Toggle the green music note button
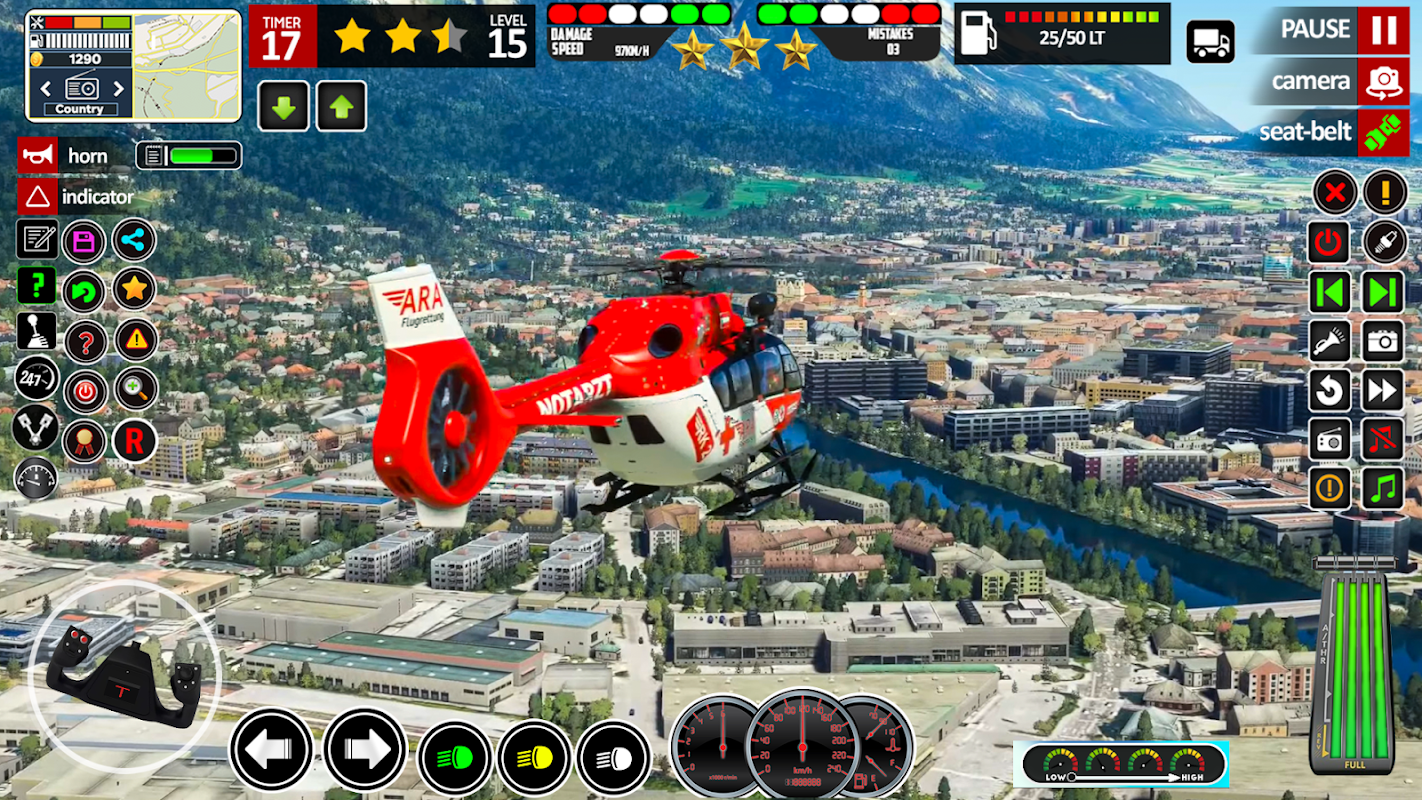Screen dimensions: 1422x800 click(1383, 488)
